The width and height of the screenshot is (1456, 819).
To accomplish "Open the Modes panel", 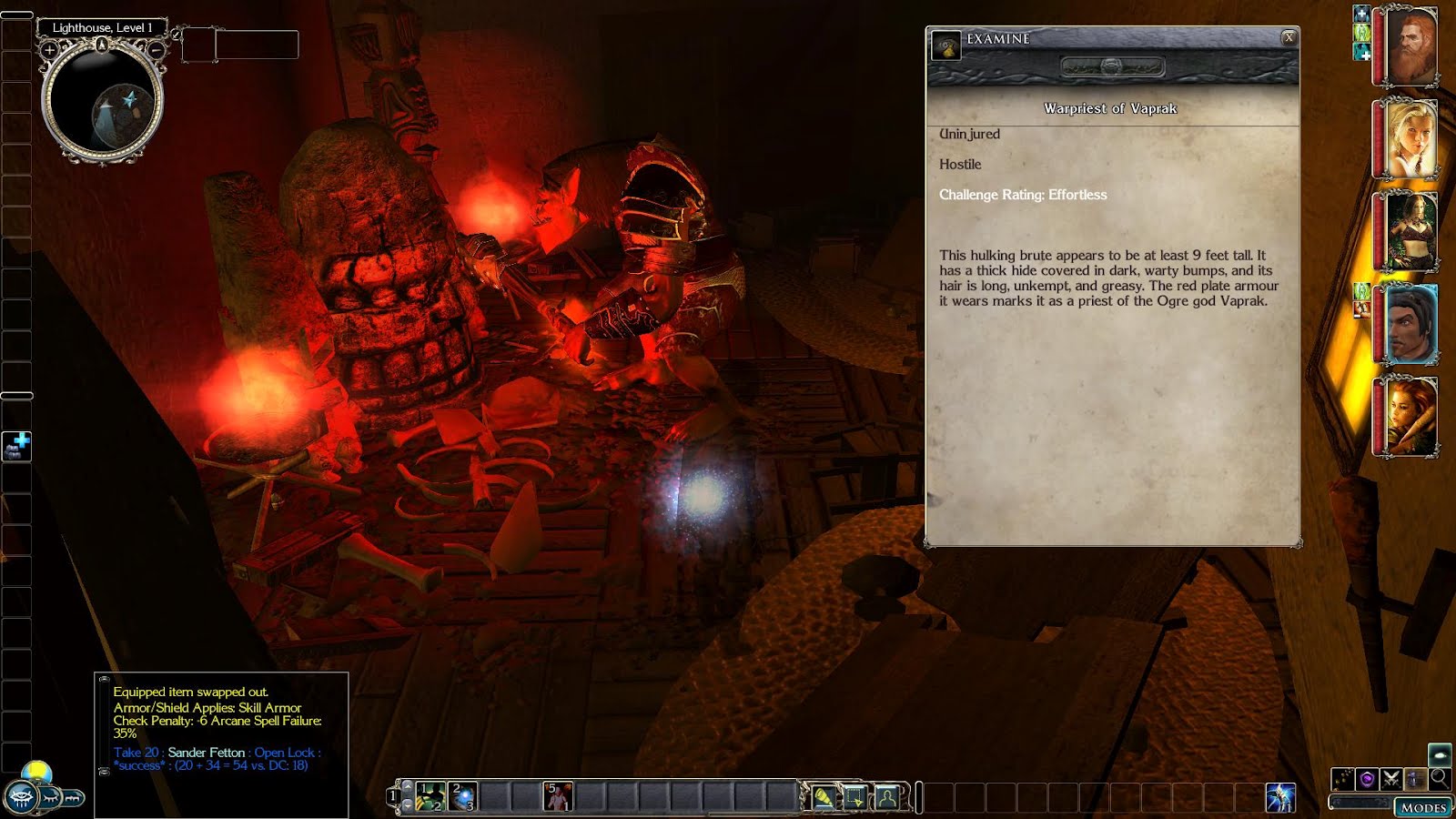I will 1422,807.
